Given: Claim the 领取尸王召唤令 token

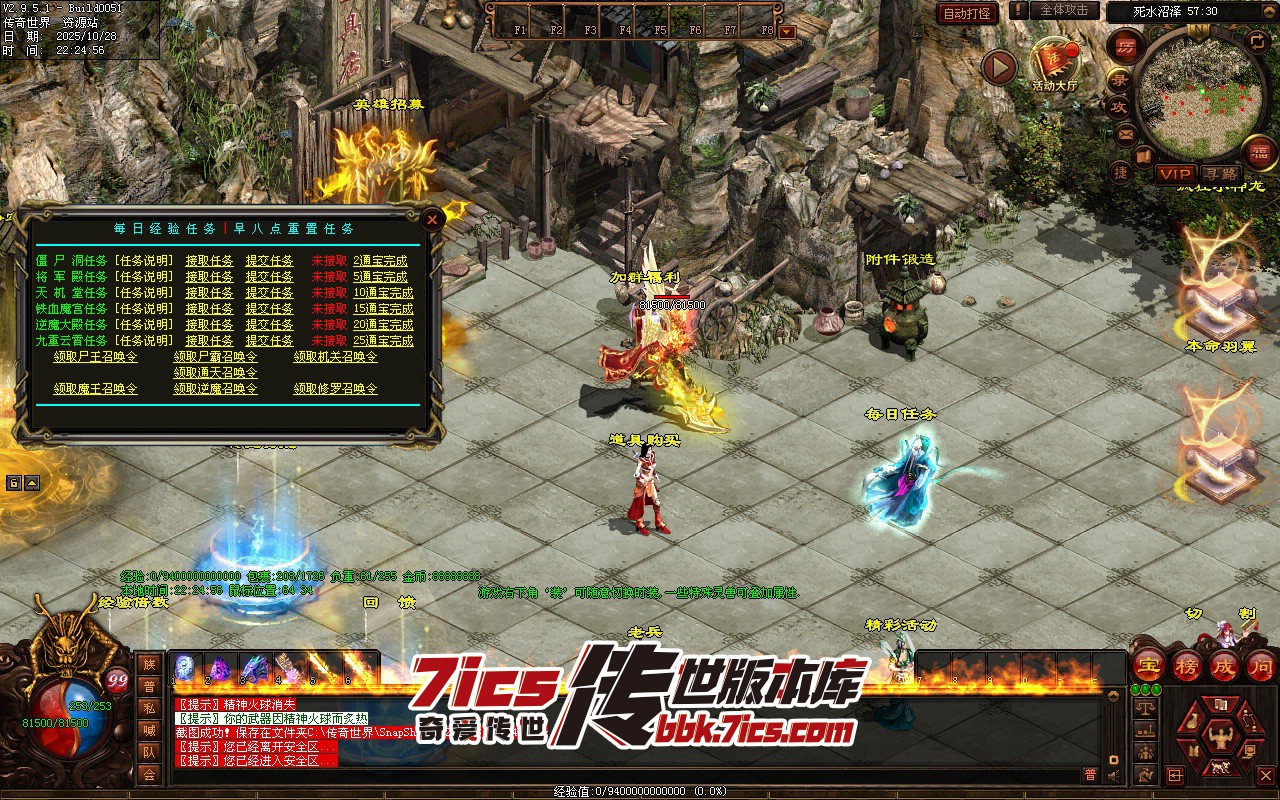Looking at the screenshot, I should pyautogui.click(x=96, y=357).
